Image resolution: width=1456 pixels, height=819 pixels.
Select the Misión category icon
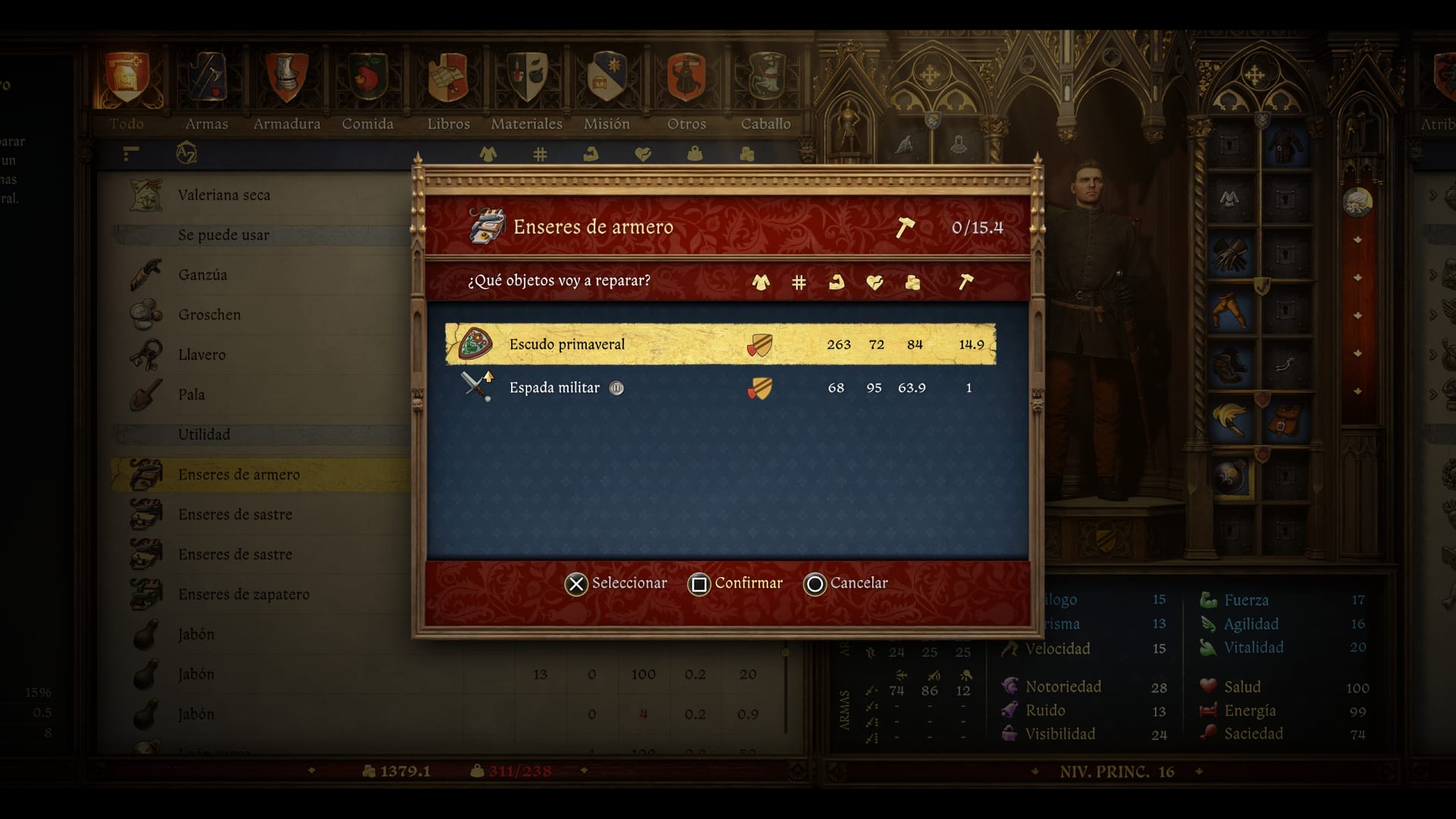pos(607,76)
